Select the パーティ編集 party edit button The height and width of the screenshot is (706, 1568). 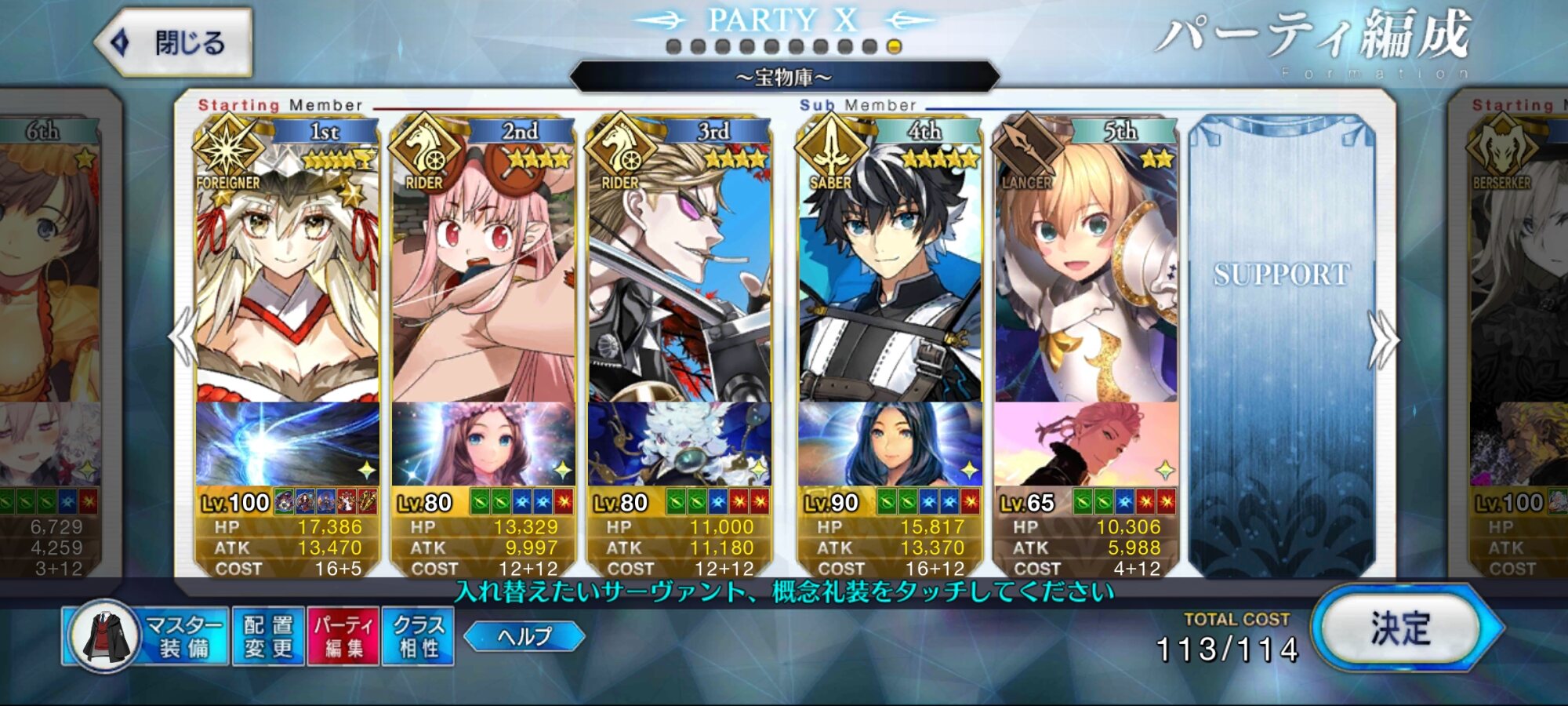343,636
